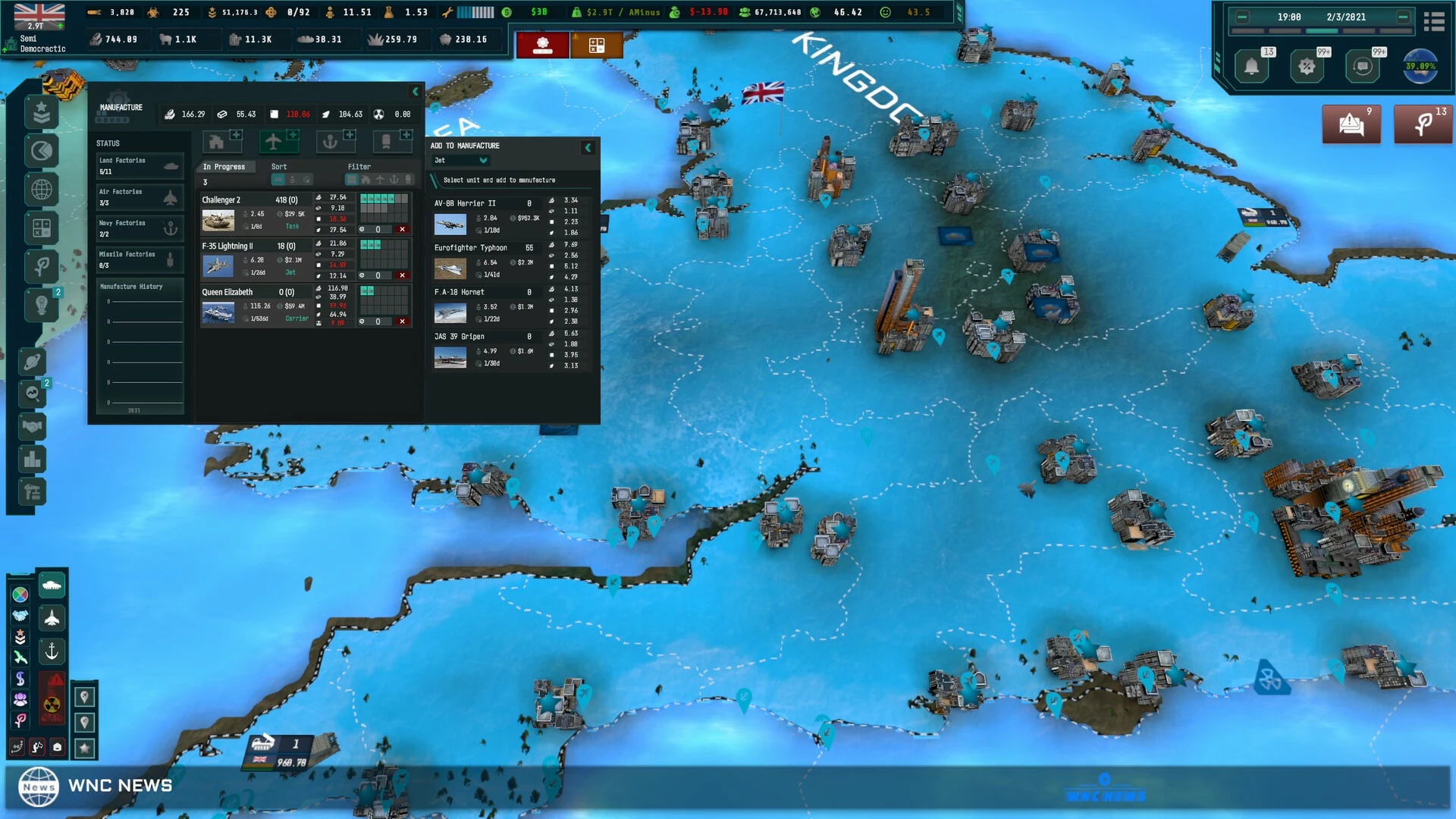Open the leaf alert showing 13
The image size is (1456, 819).
(1423, 124)
